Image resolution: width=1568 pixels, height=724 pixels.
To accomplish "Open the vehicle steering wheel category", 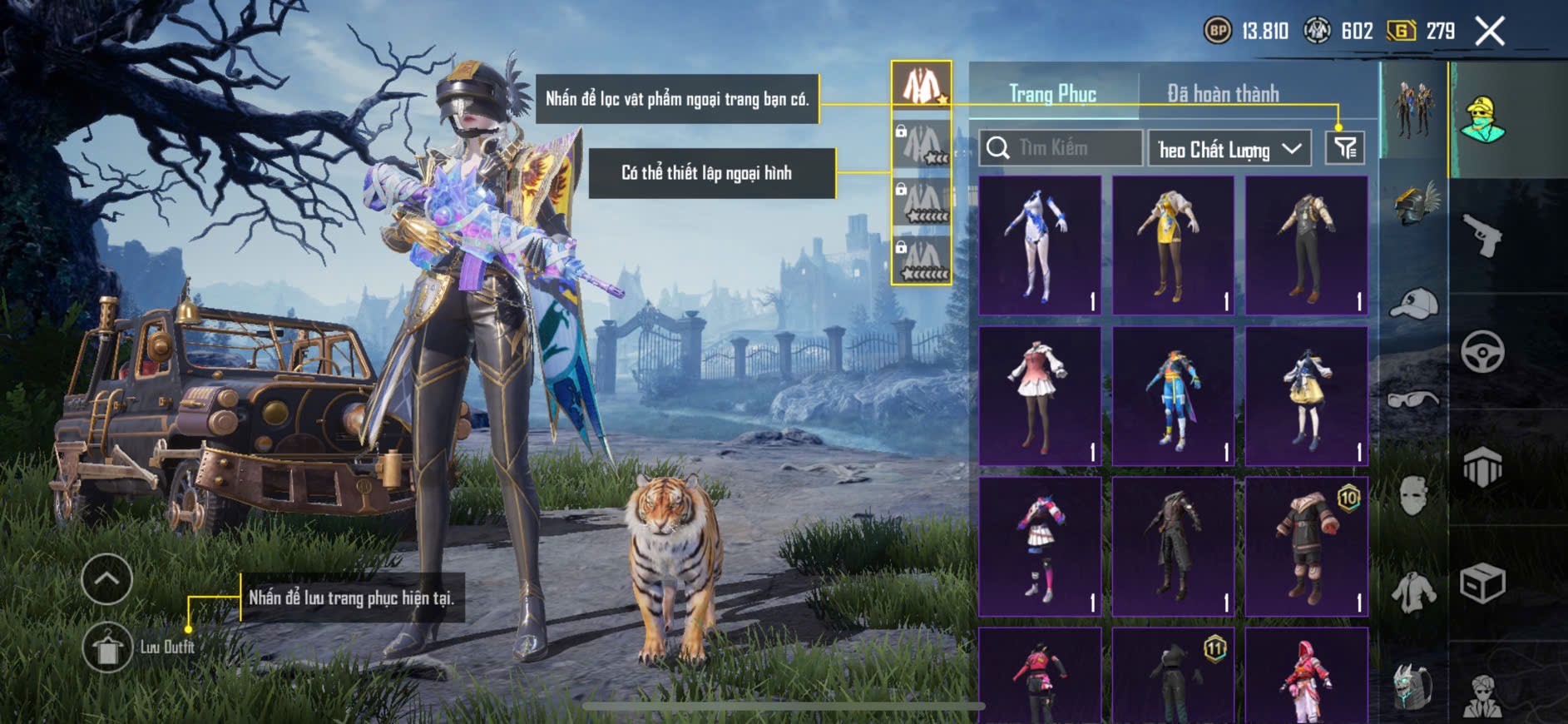I will pos(1482,351).
